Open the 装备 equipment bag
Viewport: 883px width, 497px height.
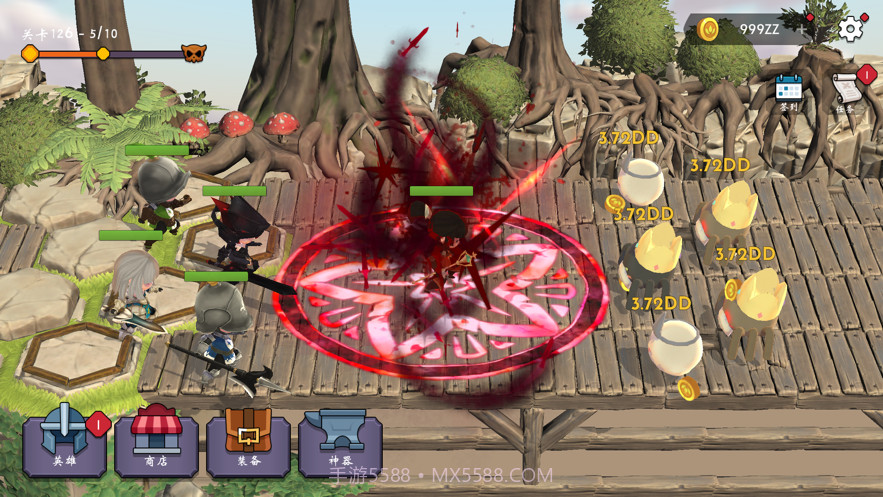point(248,446)
